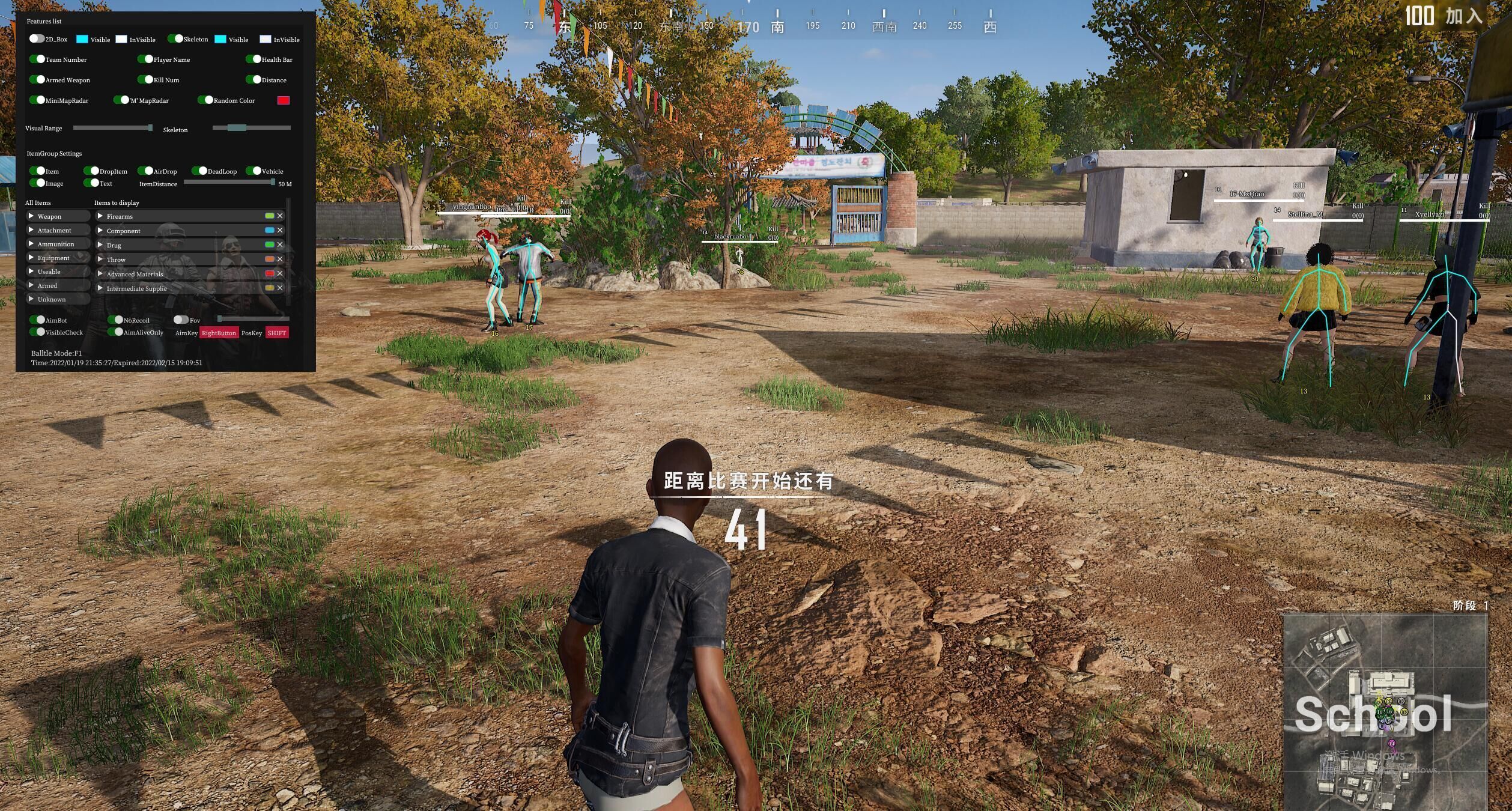Toggle the 2D_Box switch

point(37,39)
